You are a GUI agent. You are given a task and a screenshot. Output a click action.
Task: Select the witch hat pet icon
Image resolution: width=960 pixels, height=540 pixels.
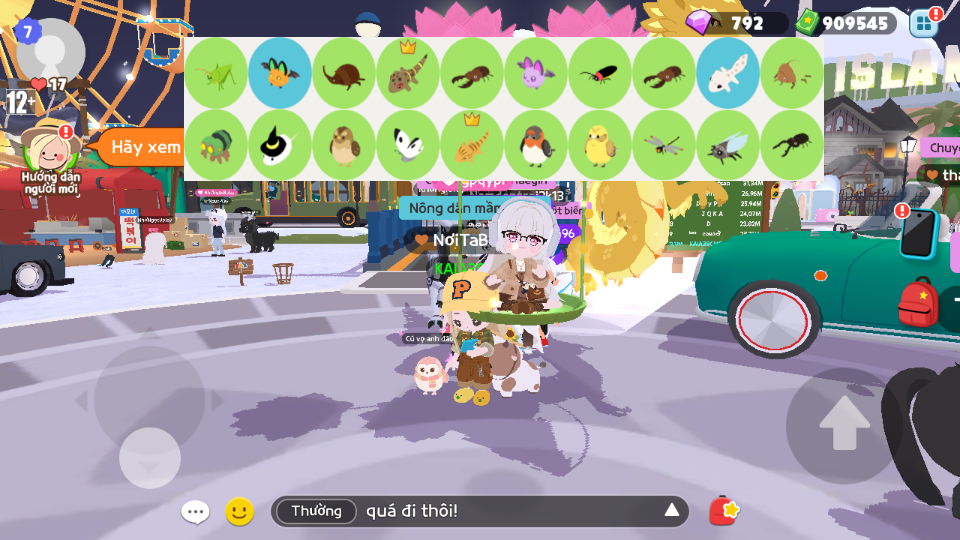(280, 145)
